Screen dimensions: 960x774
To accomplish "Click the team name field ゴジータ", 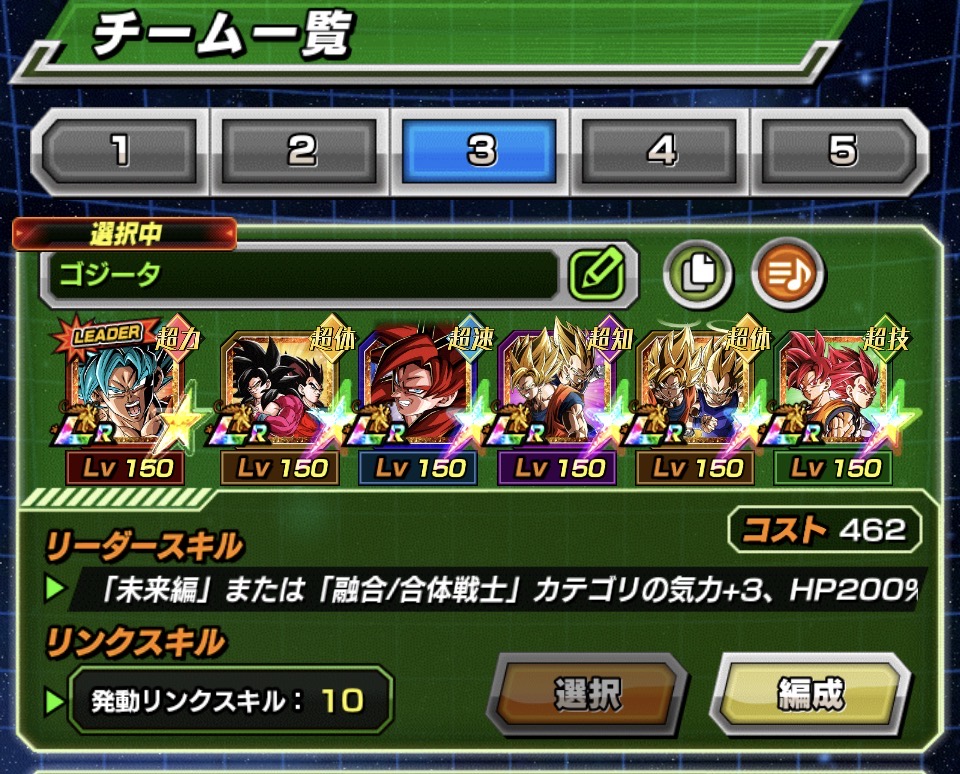I will pyautogui.click(x=300, y=275).
